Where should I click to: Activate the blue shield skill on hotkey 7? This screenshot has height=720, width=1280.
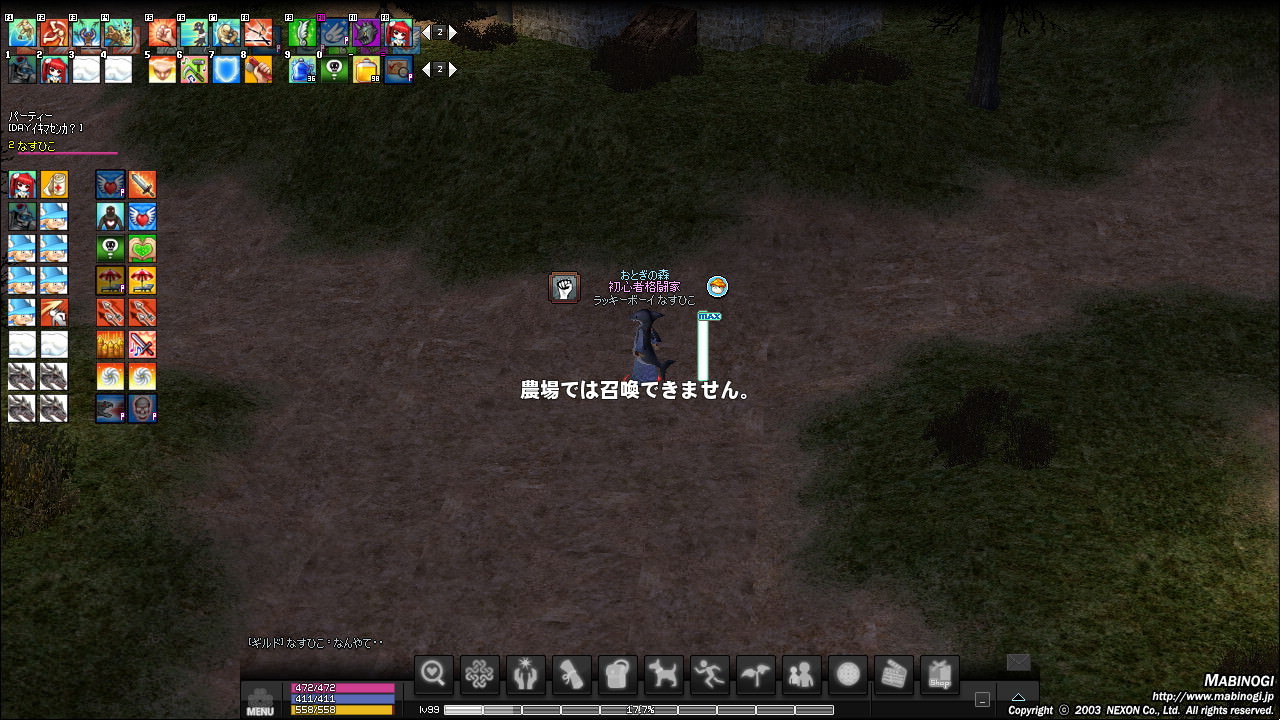226,70
